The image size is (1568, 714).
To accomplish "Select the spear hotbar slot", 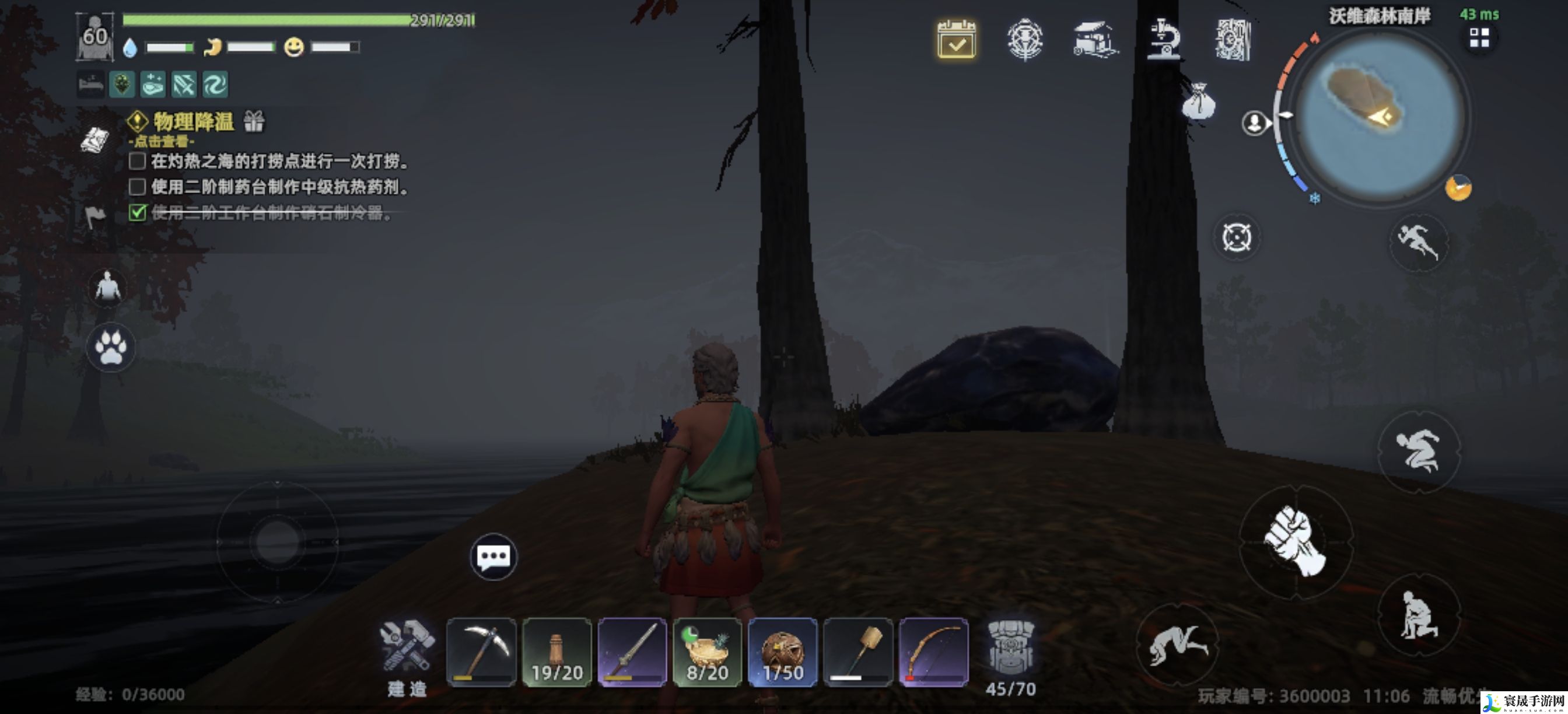I will [632, 652].
